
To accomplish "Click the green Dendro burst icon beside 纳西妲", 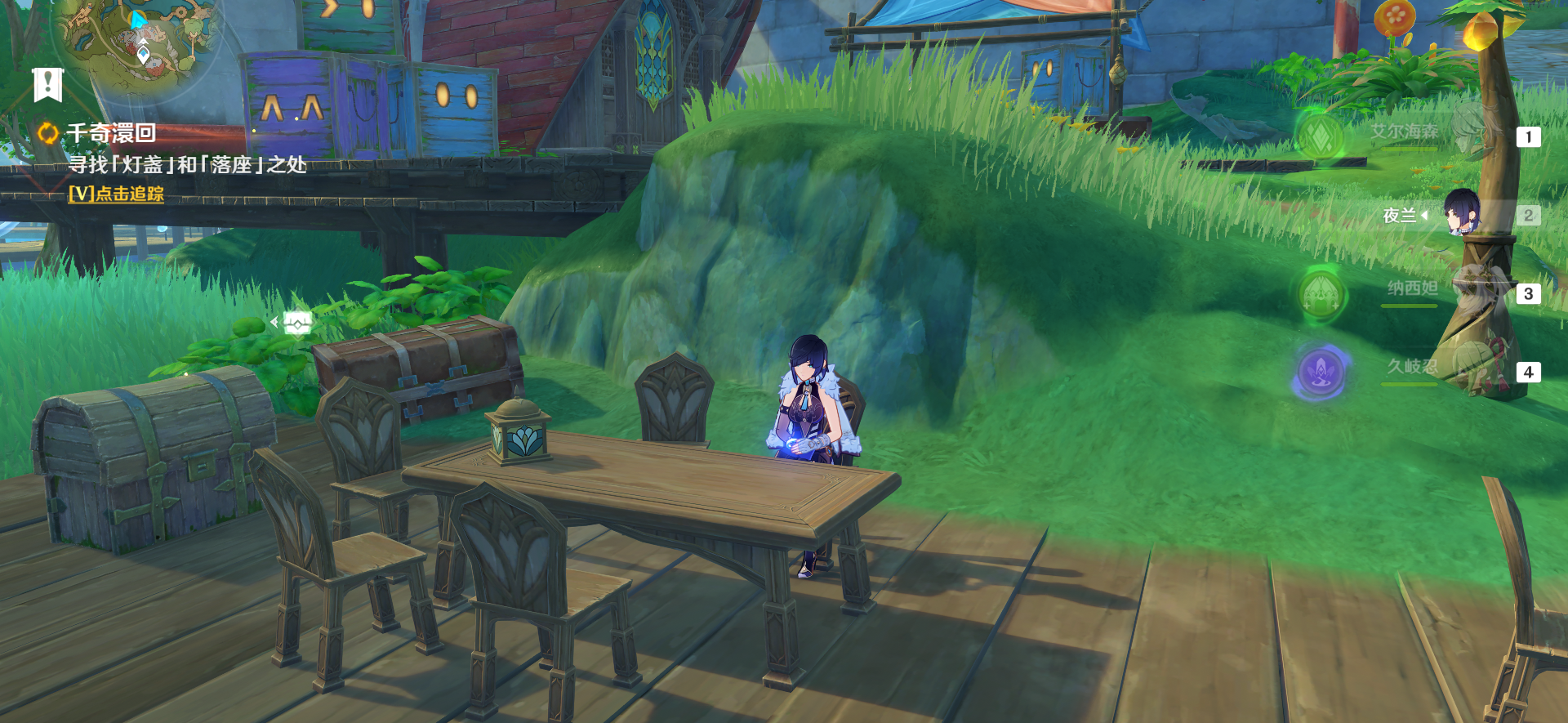I will [1321, 294].
